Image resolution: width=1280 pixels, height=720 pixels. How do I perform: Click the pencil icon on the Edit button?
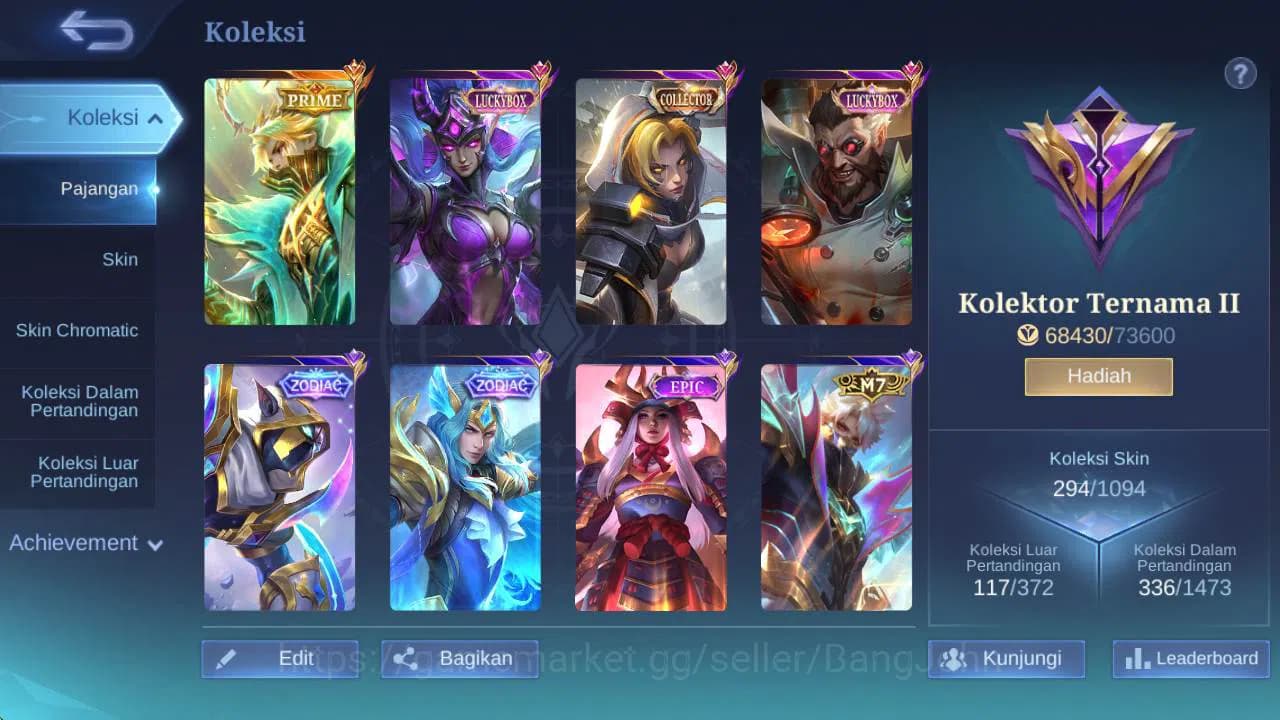click(227, 659)
